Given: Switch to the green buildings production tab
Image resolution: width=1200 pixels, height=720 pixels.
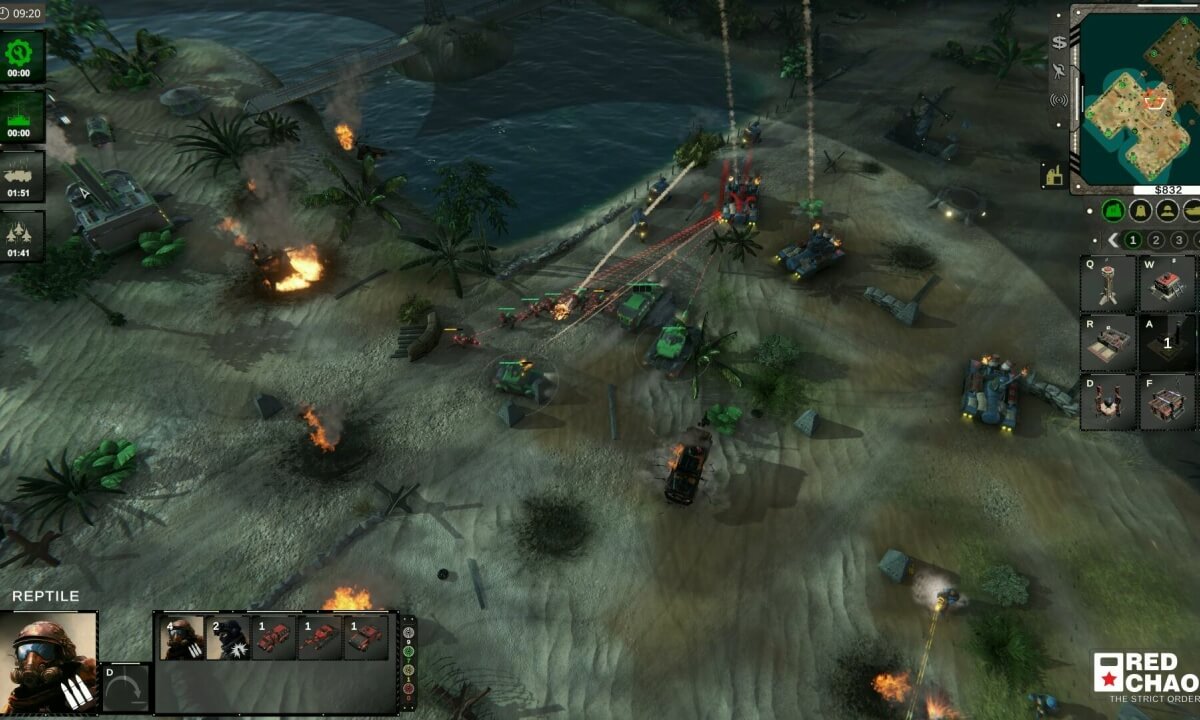Looking at the screenshot, I should tap(1112, 211).
